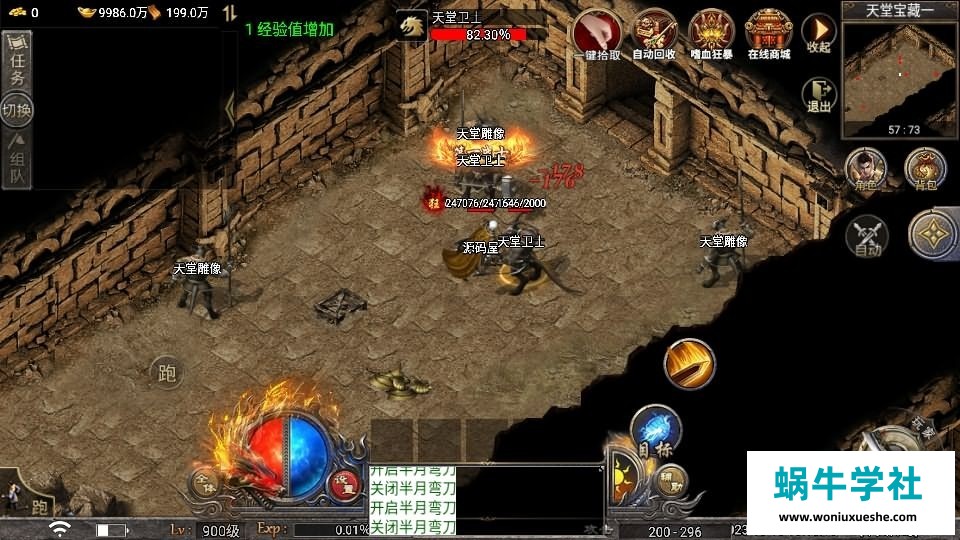Click the 全体 button beside health orb

pyautogui.click(x=206, y=482)
